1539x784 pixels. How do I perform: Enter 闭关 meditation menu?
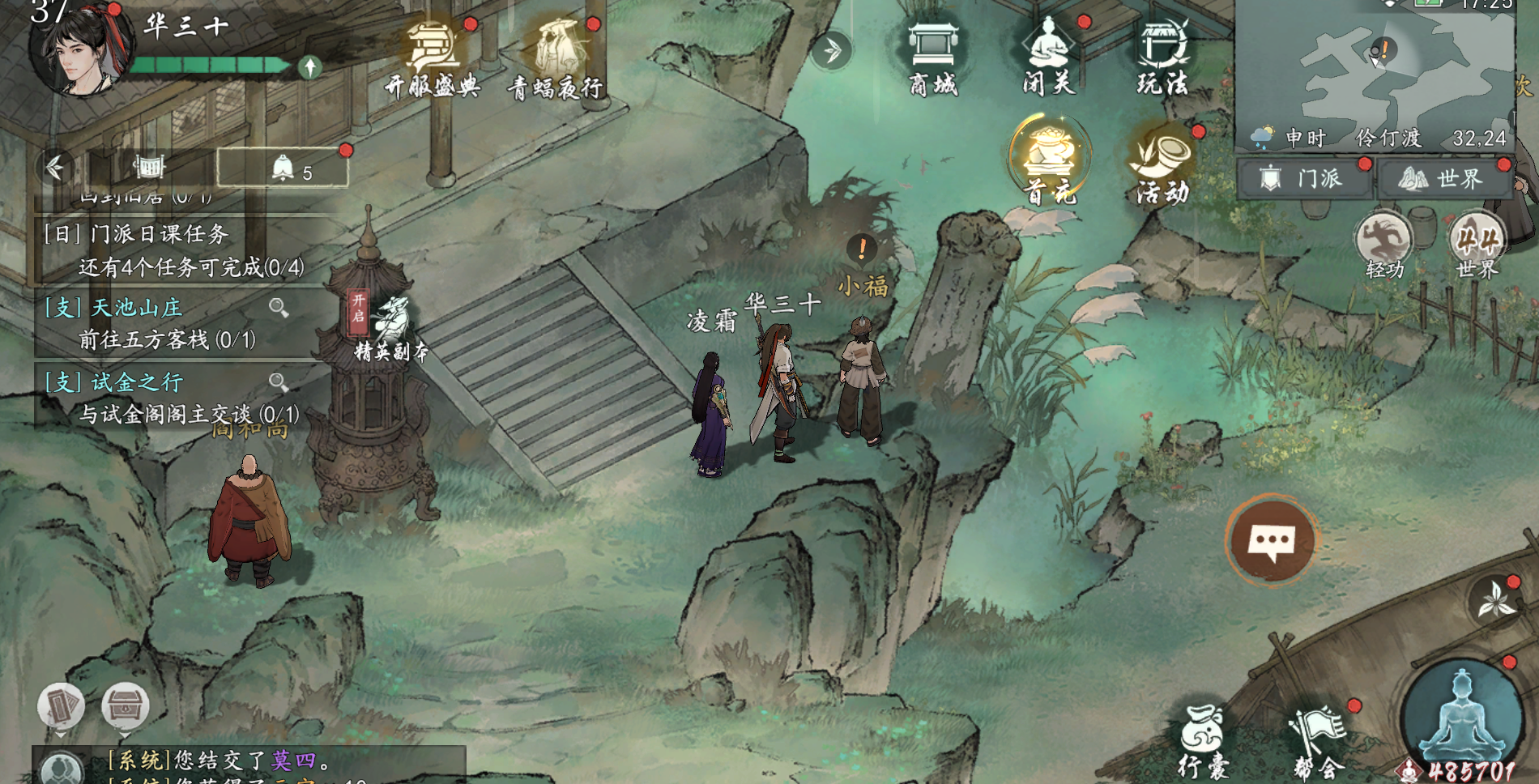1049,57
